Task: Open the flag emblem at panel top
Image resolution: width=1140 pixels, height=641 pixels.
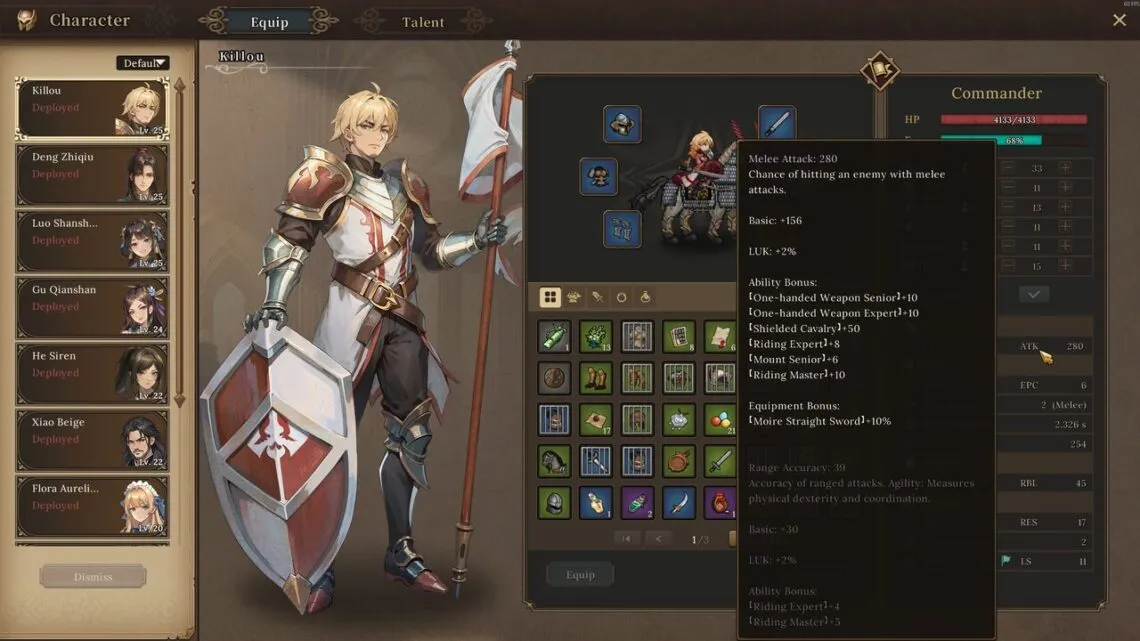Action: pyautogui.click(x=880, y=71)
